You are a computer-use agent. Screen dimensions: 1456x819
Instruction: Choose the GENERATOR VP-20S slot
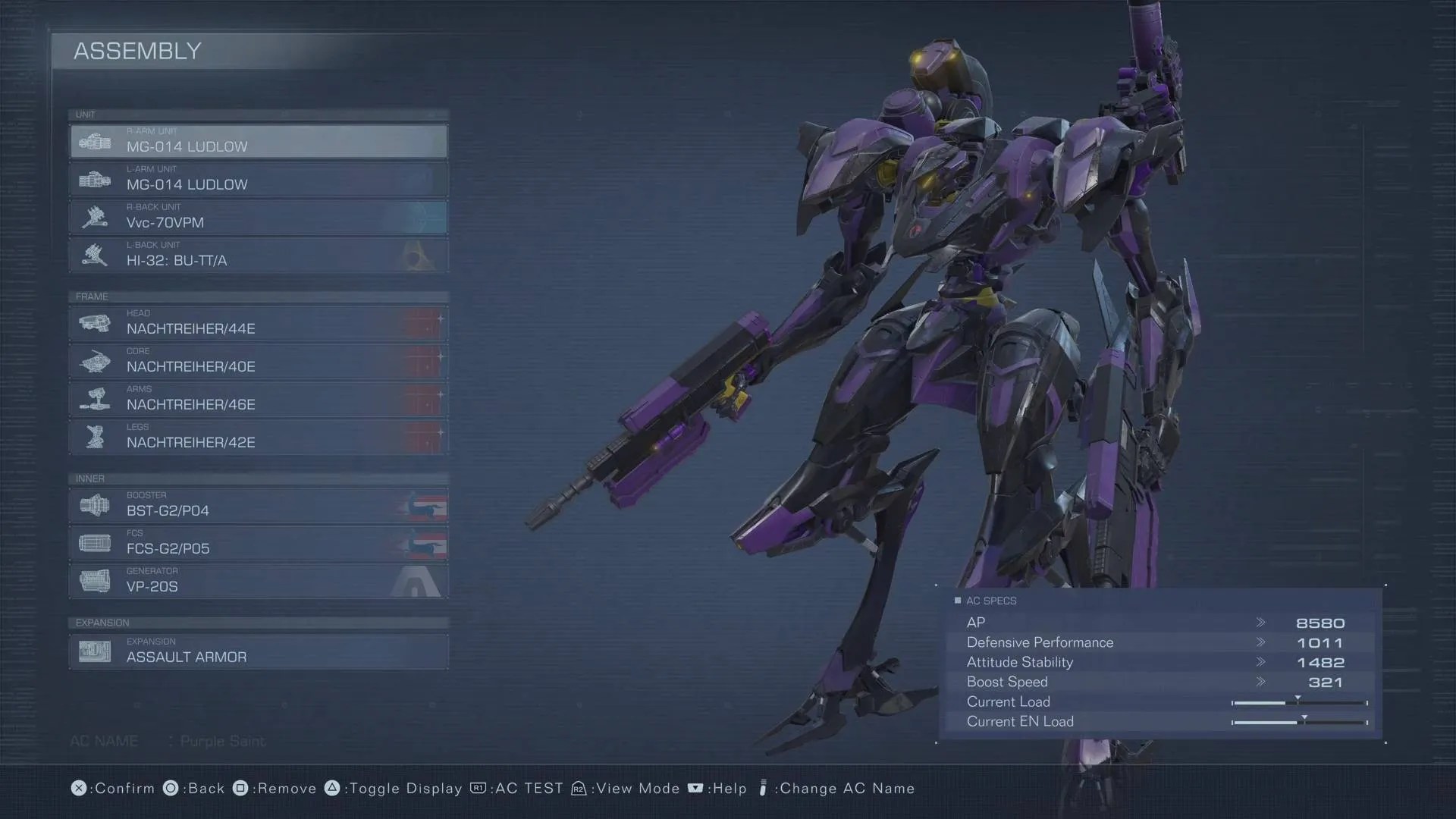pos(258,582)
